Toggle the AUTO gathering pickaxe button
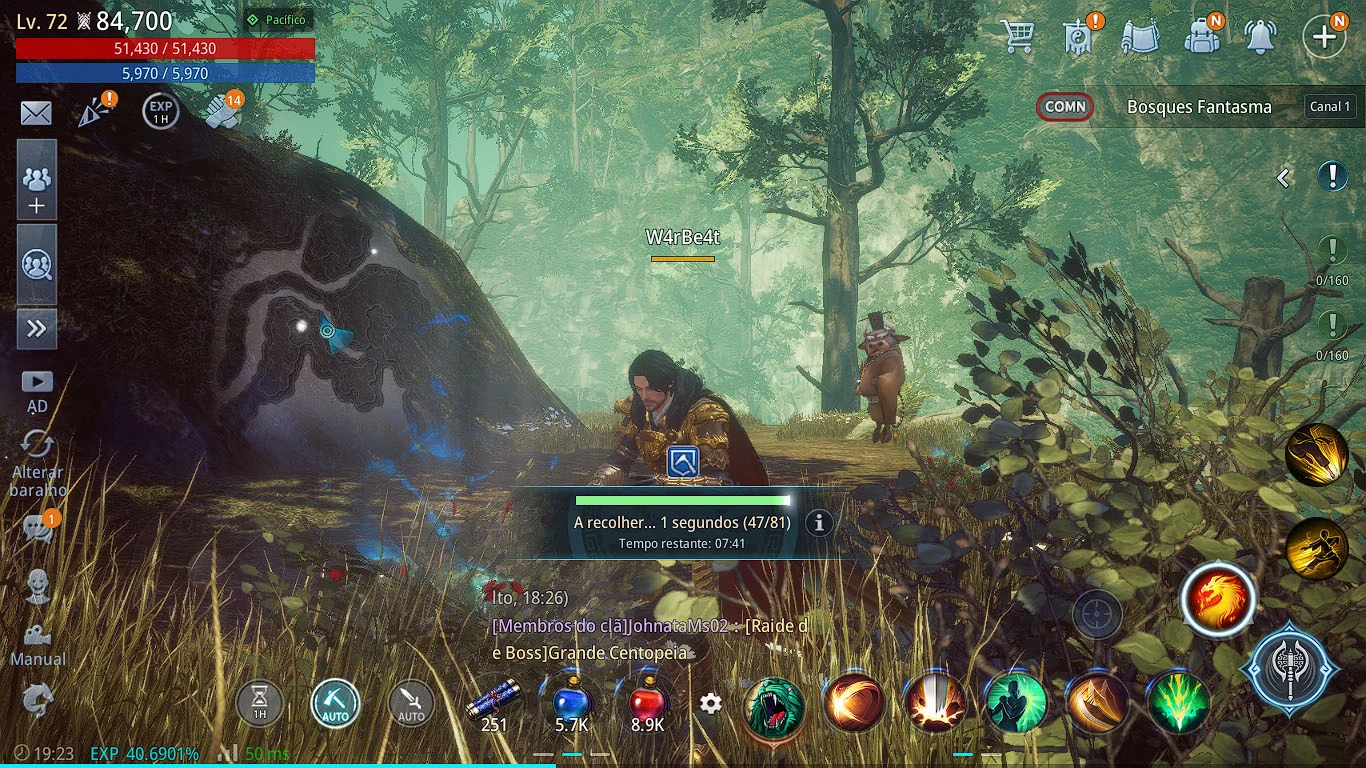This screenshot has height=768, width=1366. pos(335,703)
